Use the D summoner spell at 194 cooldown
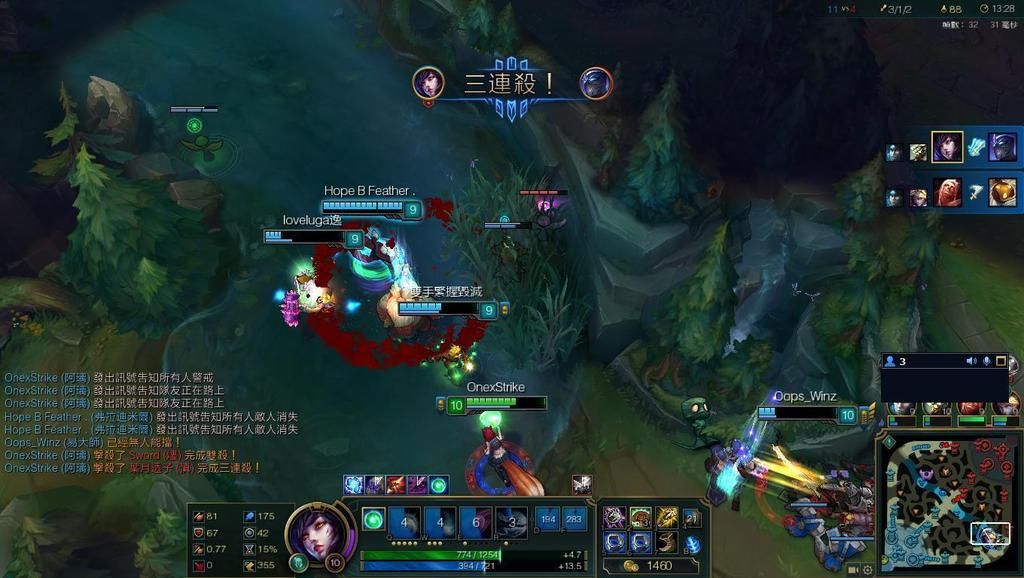The image size is (1024, 578). [x=547, y=520]
